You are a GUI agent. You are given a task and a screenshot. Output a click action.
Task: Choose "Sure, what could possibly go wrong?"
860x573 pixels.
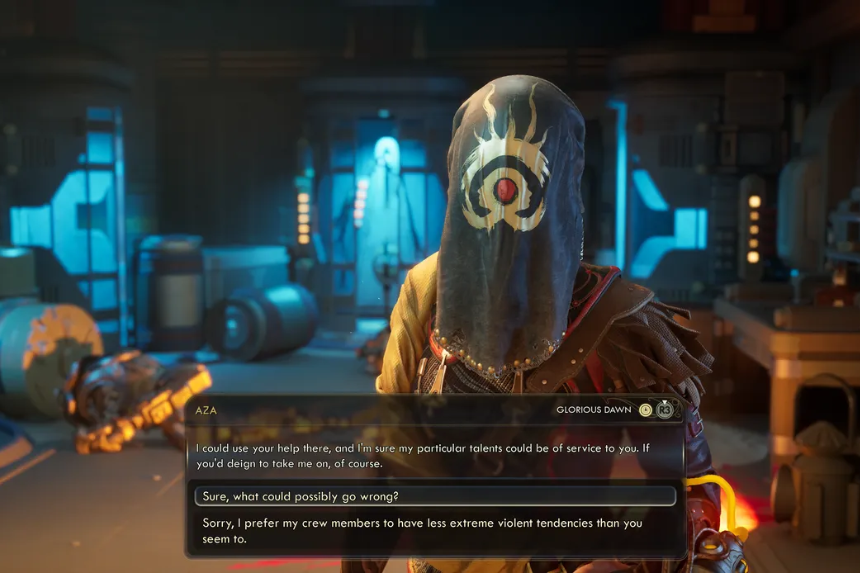click(x=434, y=496)
